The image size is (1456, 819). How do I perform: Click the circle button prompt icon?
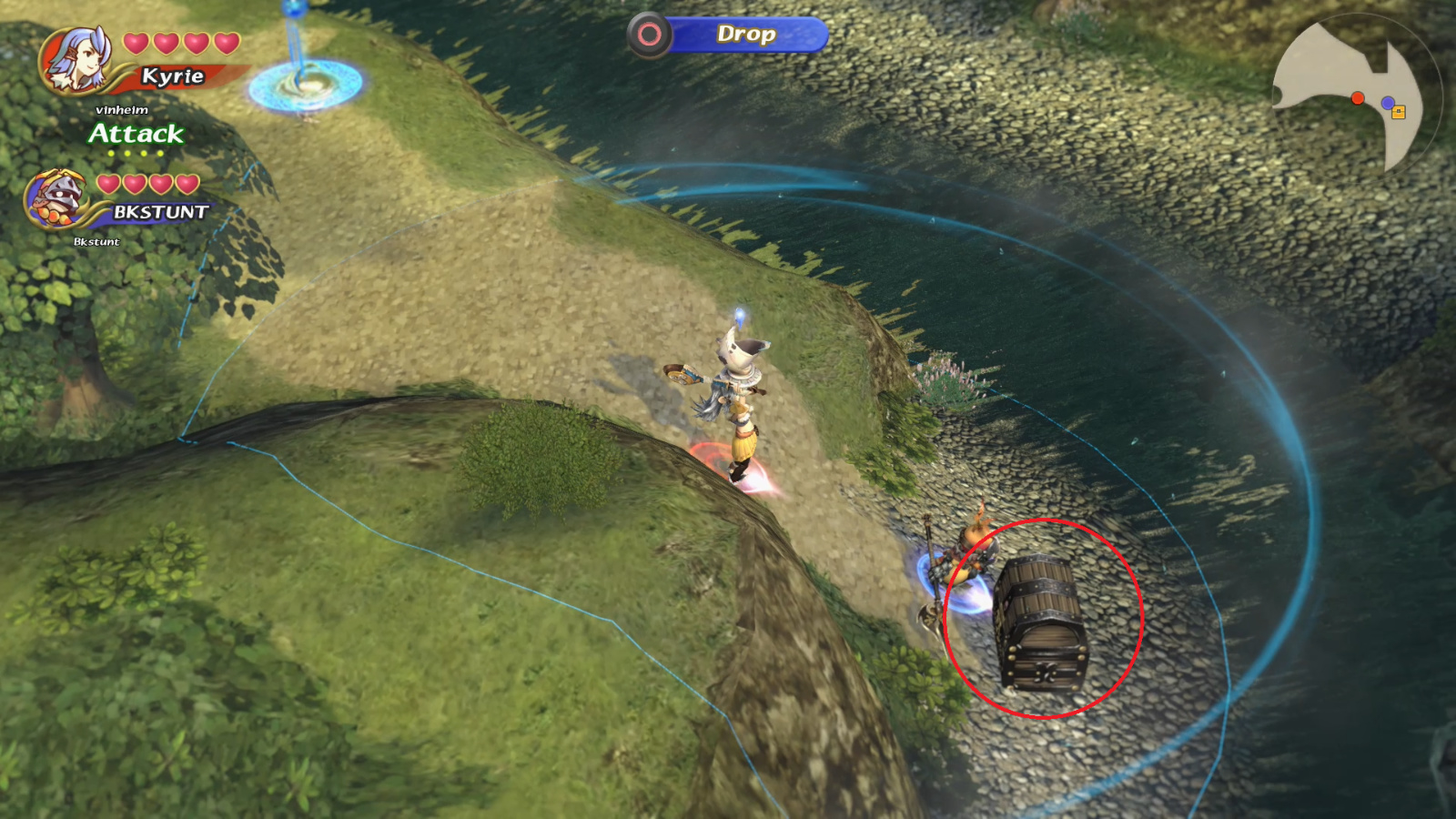click(650, 35)
